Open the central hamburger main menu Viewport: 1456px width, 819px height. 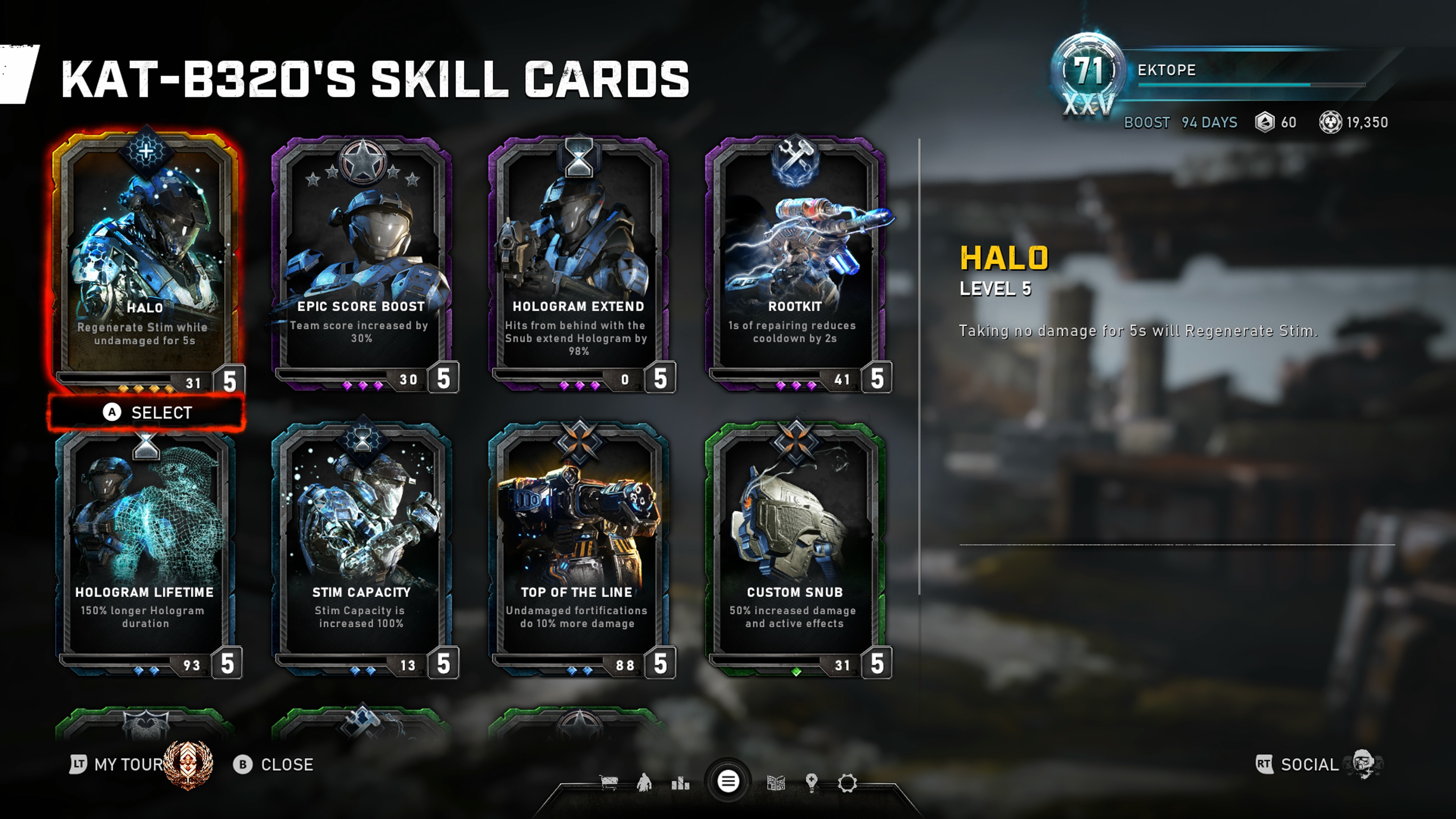(x=728, y=782)
